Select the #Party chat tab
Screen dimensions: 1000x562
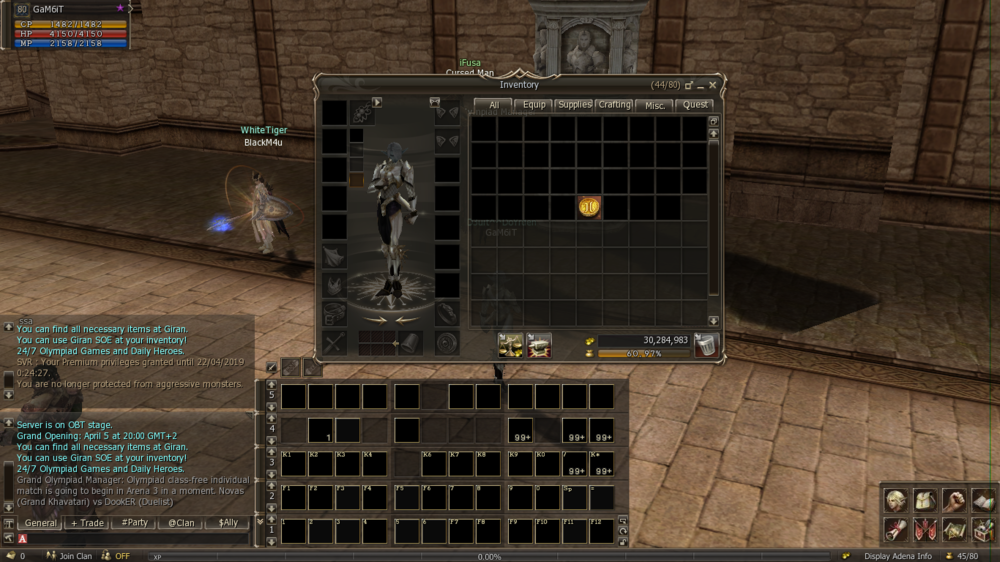tap(134, 523)
